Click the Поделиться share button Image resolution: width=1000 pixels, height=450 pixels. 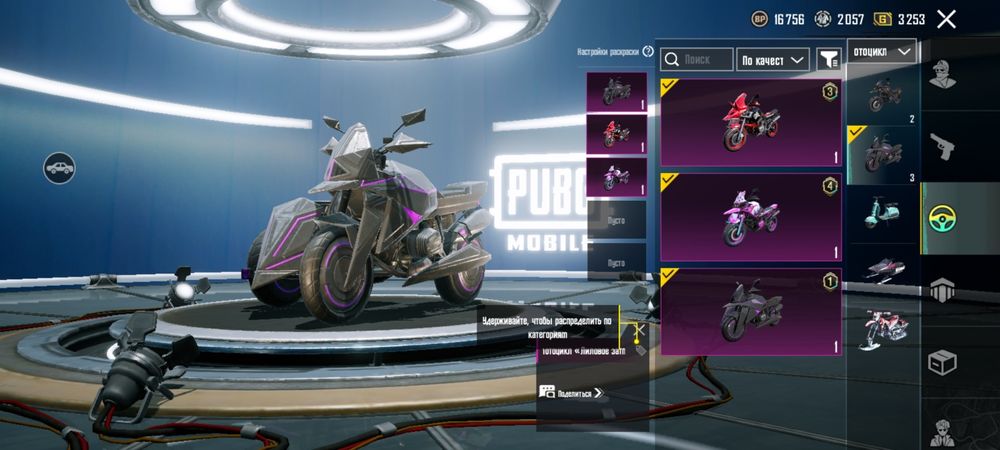(572, 393)
